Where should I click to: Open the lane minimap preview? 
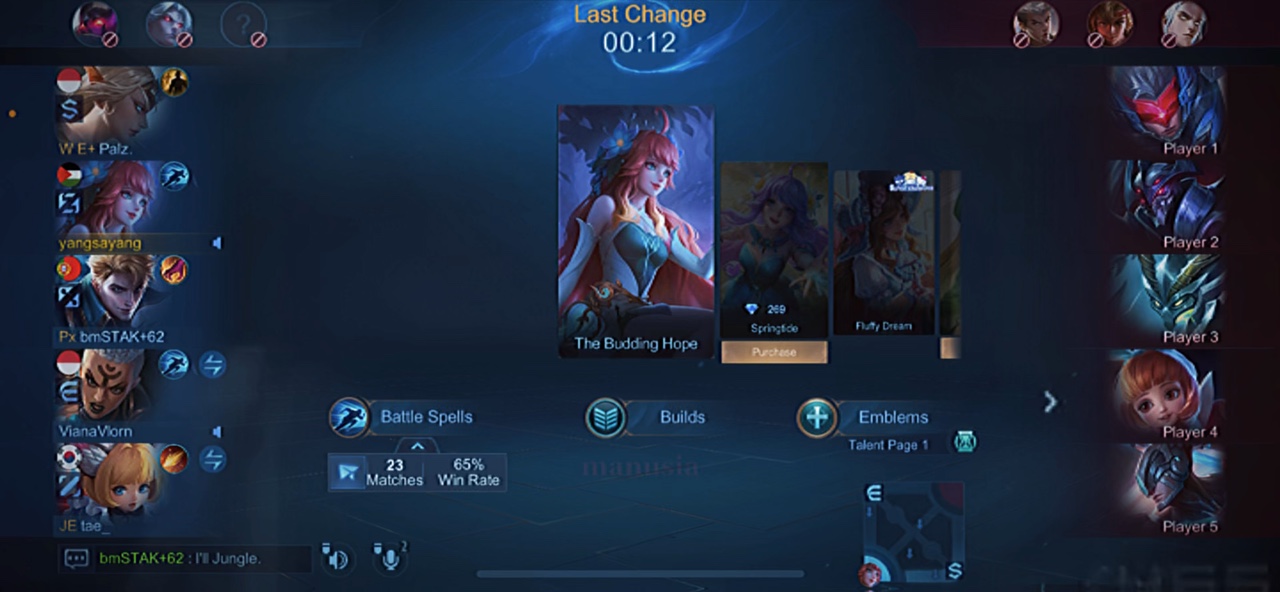(x=913, y=533)
